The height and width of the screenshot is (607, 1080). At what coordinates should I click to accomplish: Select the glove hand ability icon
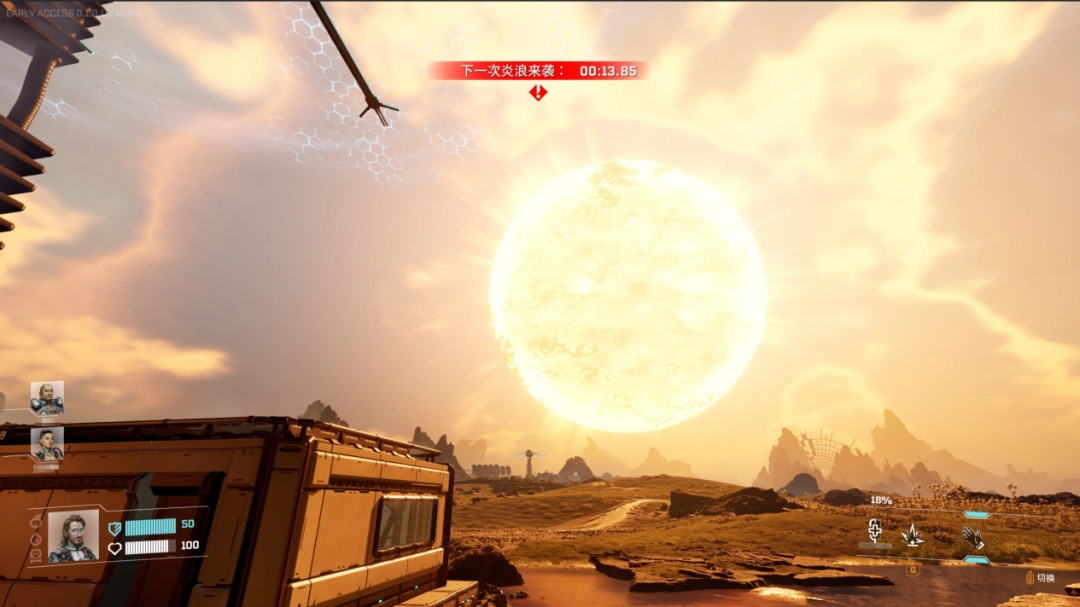[973, 538]
